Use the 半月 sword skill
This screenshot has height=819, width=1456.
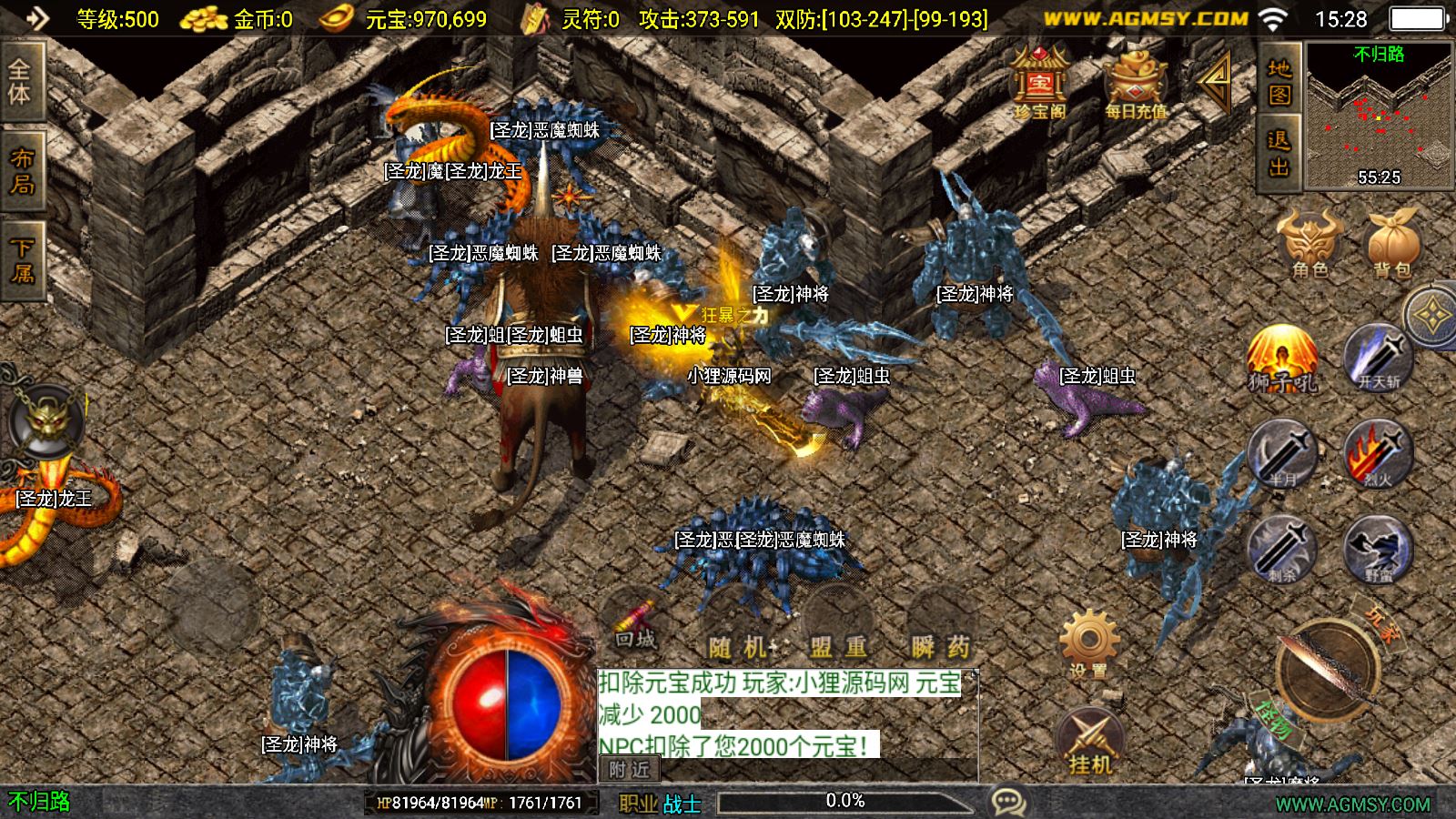1283,453
